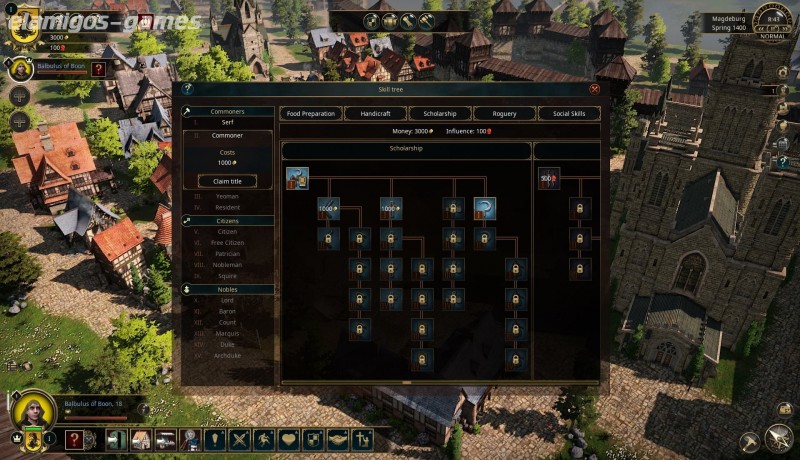This screenshot has width=800, height=460.
Task: Pick the 500 influence skill node
Action: (x=549, y=179)
